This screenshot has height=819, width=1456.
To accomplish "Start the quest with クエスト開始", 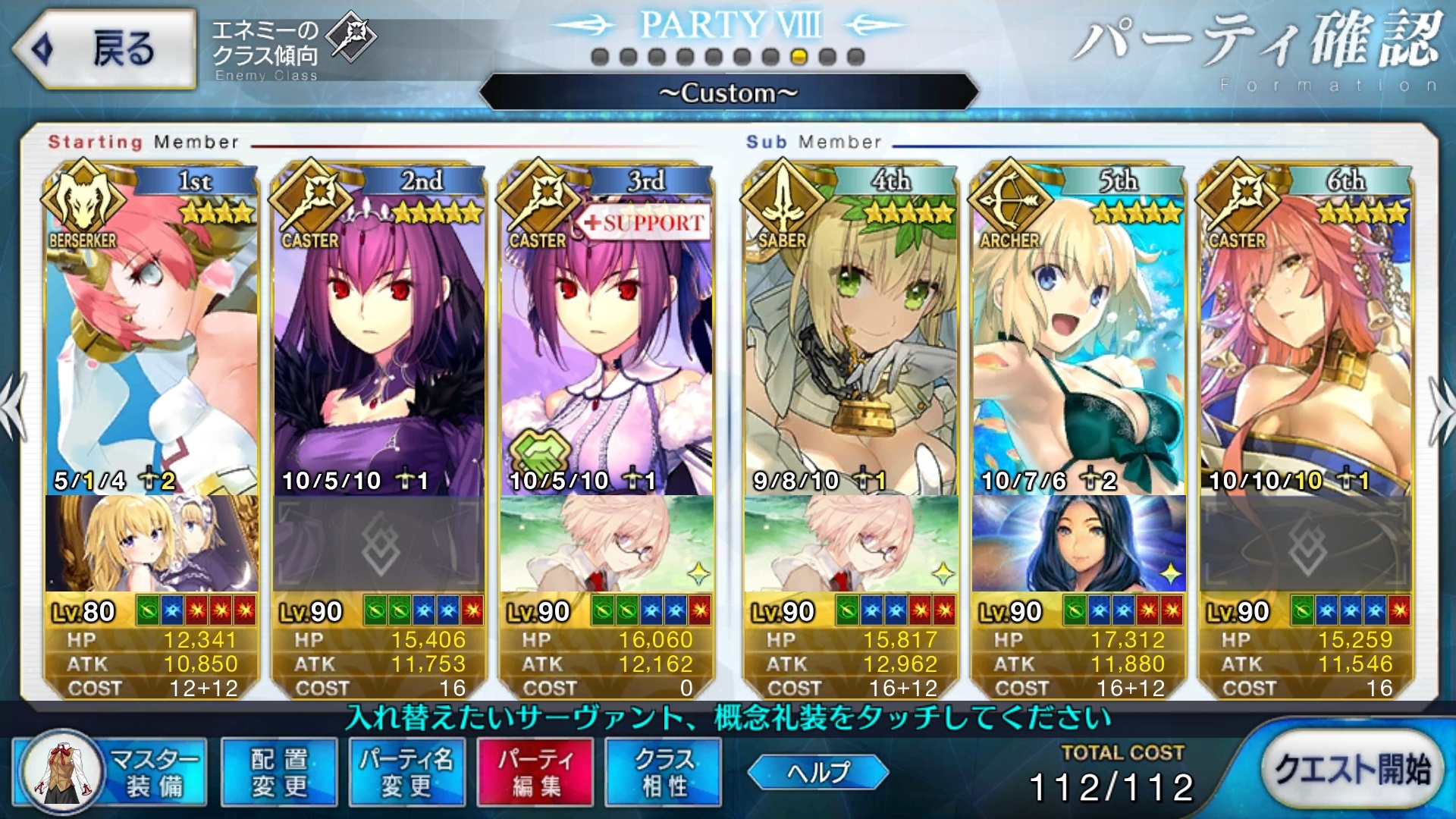I will [1352, 769].
